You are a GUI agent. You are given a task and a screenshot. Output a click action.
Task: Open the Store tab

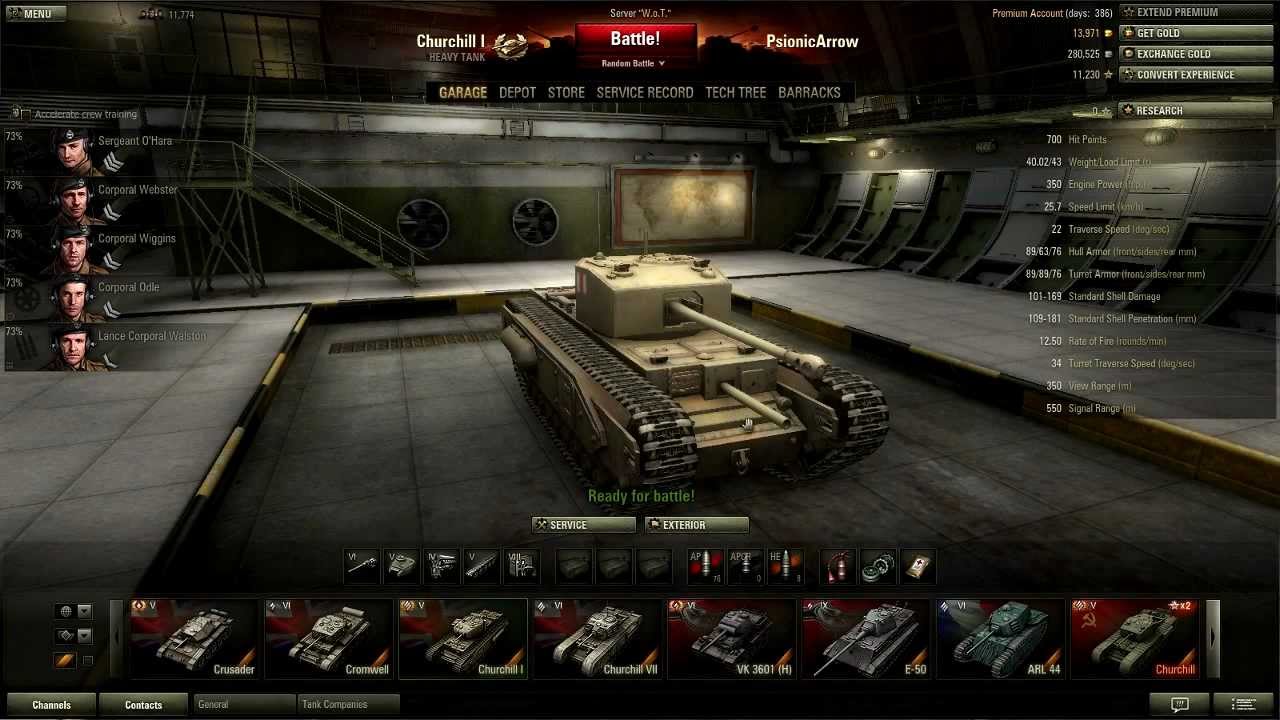click(x=566, y=92)
